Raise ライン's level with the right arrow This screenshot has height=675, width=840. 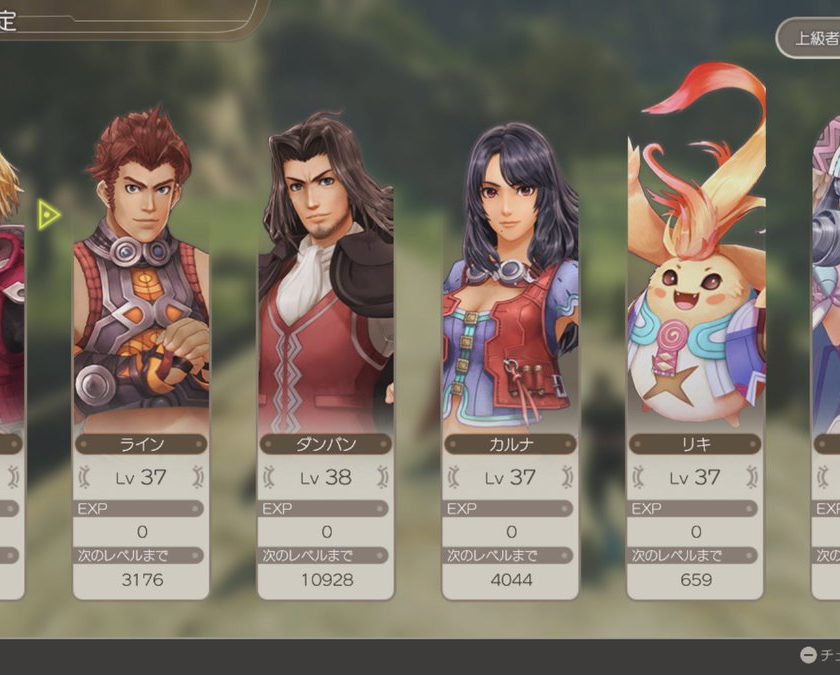tap(199, 477)
